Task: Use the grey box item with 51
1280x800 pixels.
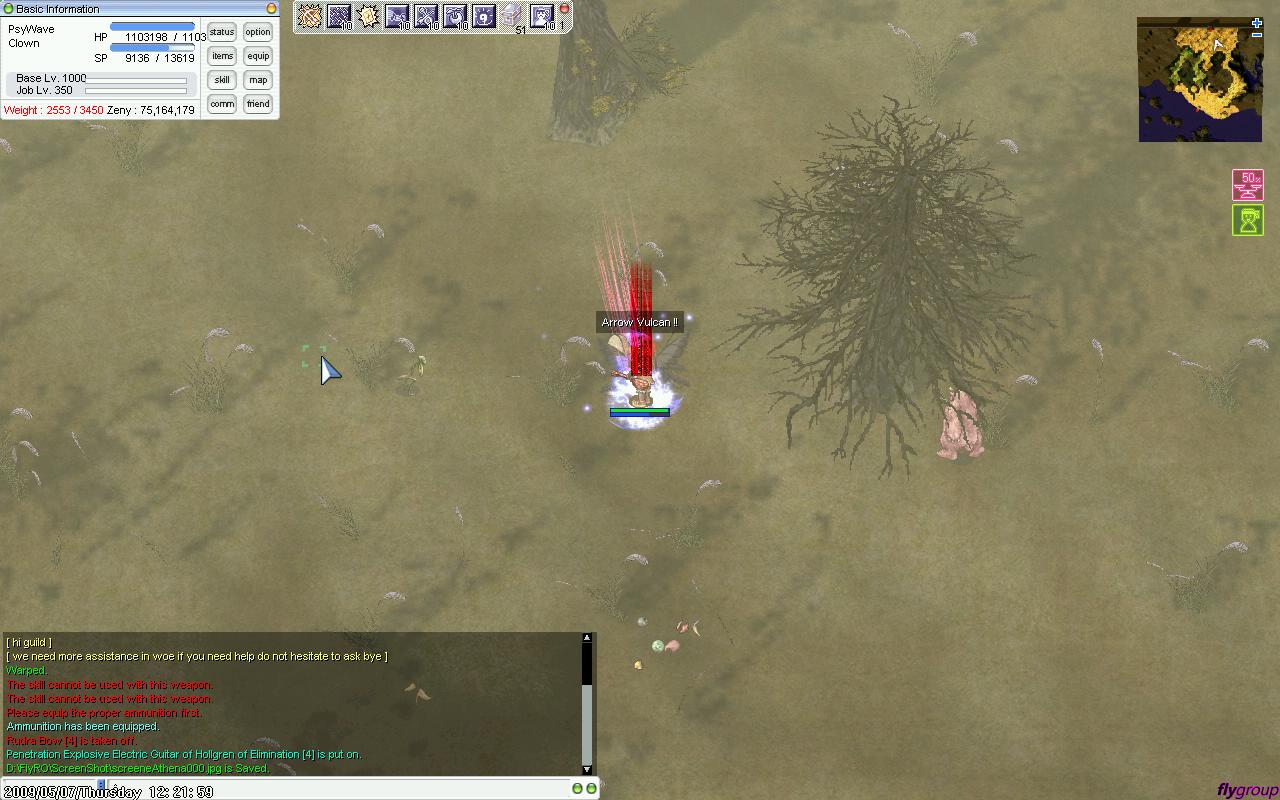Action: pyautogui.click(x=512, y=16)
